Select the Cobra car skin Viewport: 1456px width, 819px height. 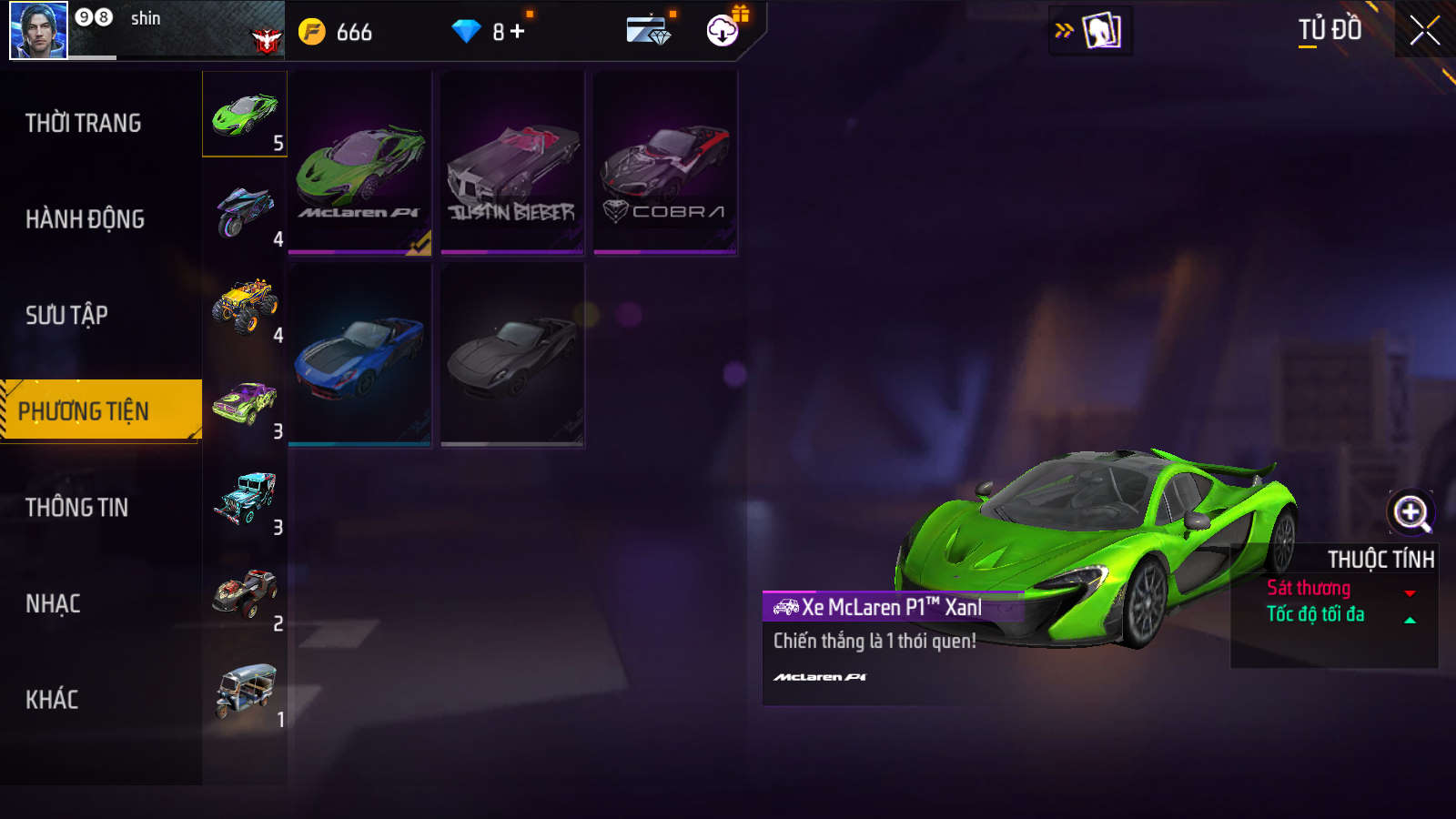tap(665, 164)
